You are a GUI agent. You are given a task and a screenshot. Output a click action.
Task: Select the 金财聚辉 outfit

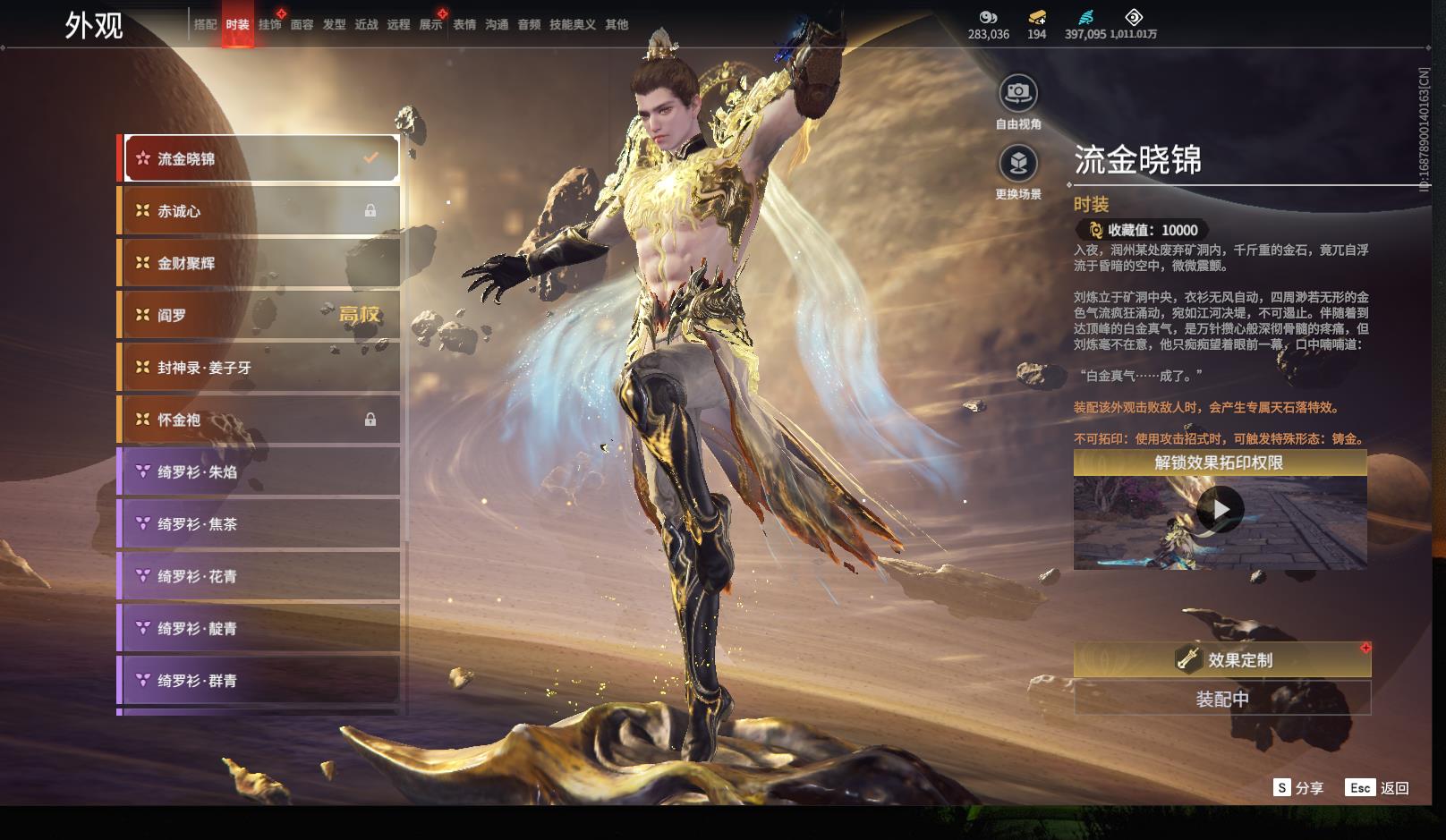260,263
